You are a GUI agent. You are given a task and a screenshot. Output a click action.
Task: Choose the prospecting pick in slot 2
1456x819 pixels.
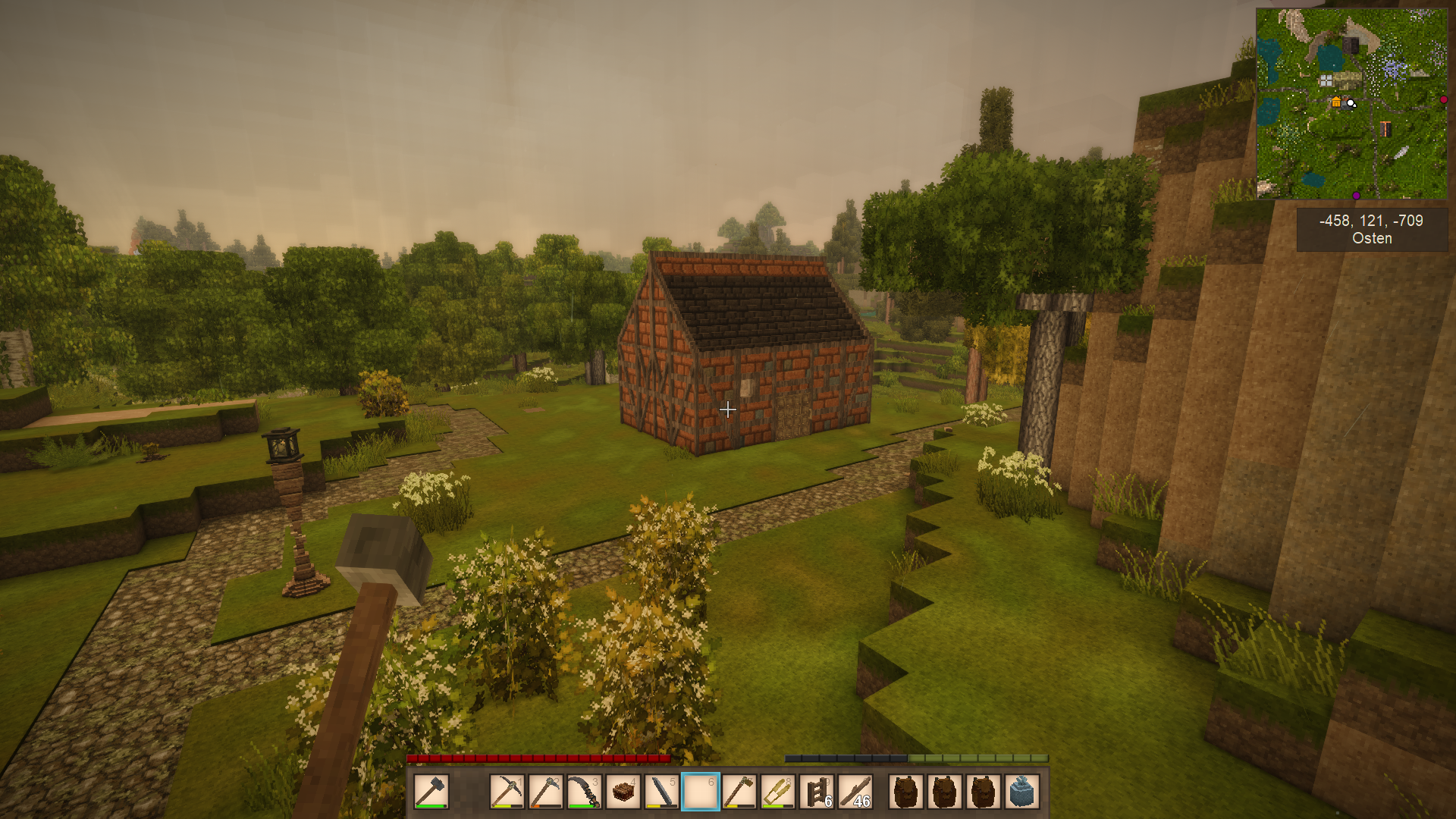pyautogui.click(x=545, y=792)
